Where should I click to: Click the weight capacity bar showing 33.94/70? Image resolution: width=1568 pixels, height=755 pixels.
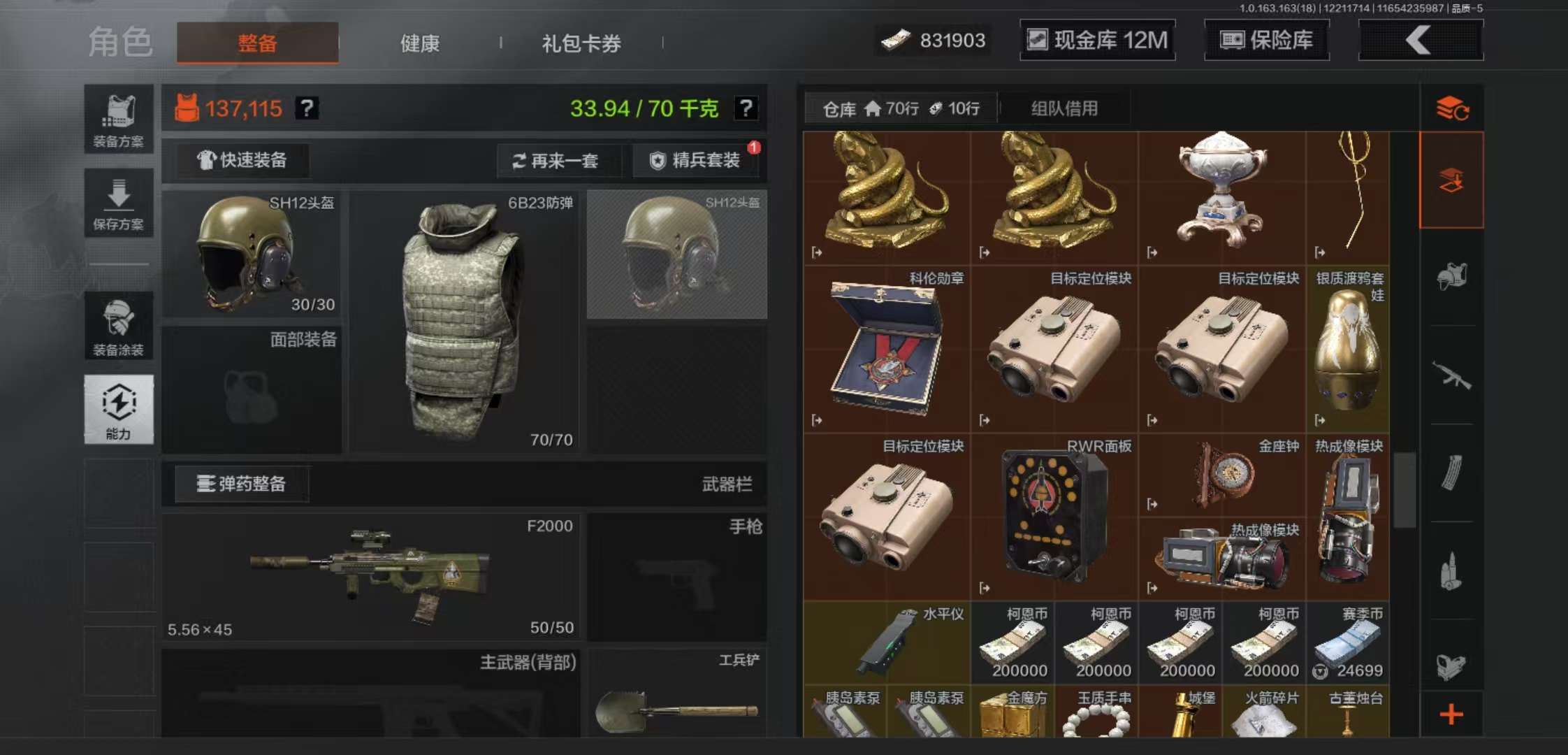(x=646, y=107)
